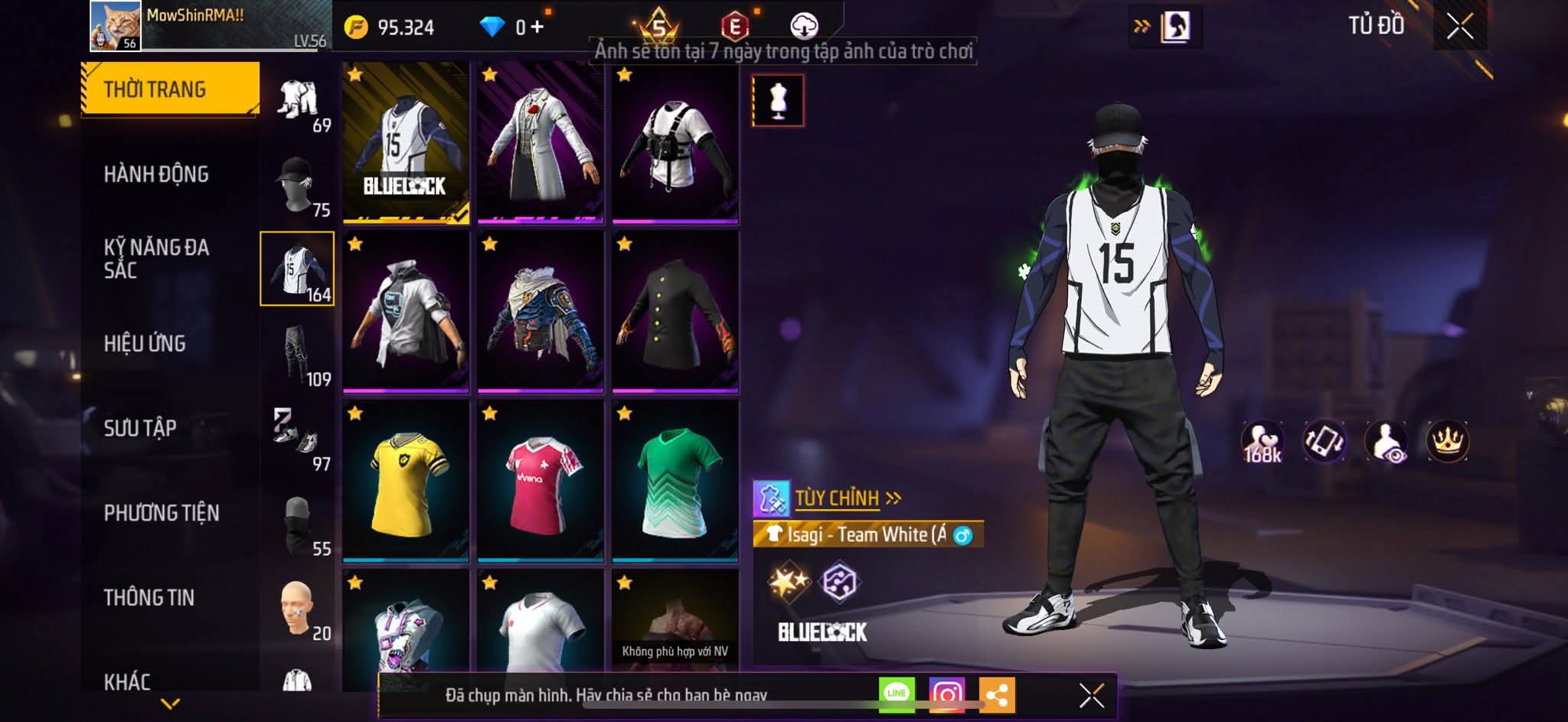Click the top-right double chevron expander

(1142, 25)
